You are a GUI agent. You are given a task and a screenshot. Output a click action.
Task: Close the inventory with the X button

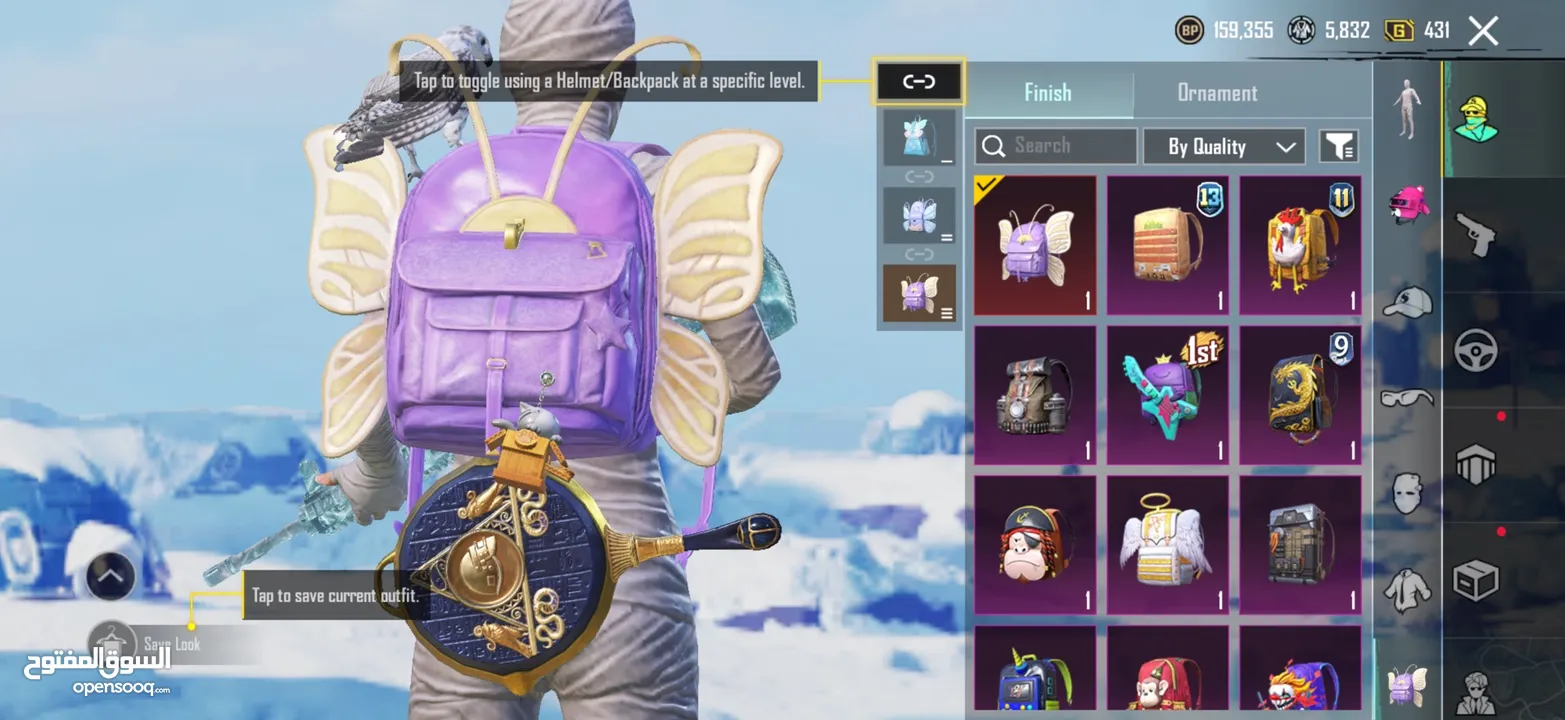[1483, 31]
